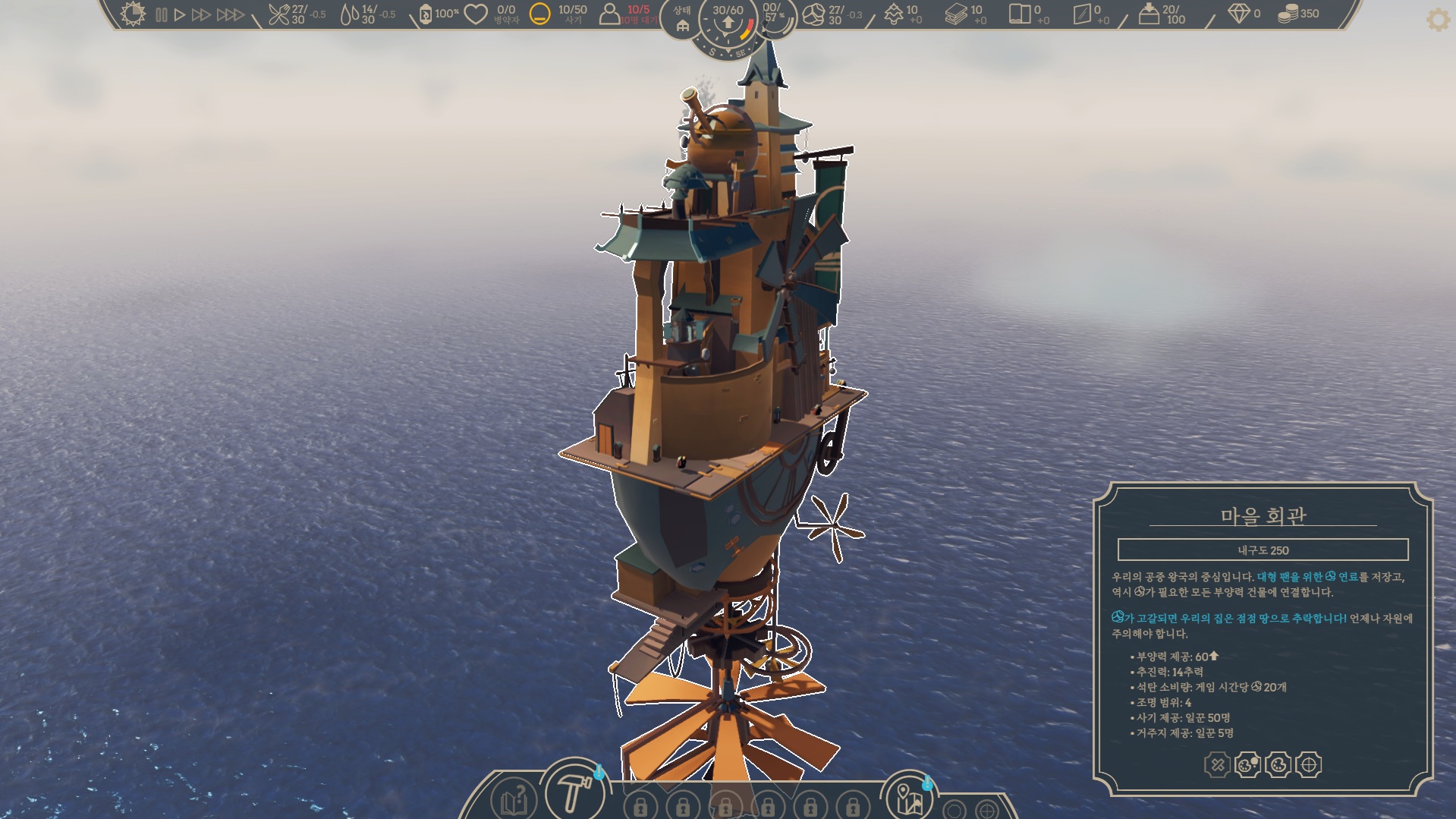1456x819 pixels.
Task: Click the crossed repair icon in the building panel
Action: click(1217, 764)
